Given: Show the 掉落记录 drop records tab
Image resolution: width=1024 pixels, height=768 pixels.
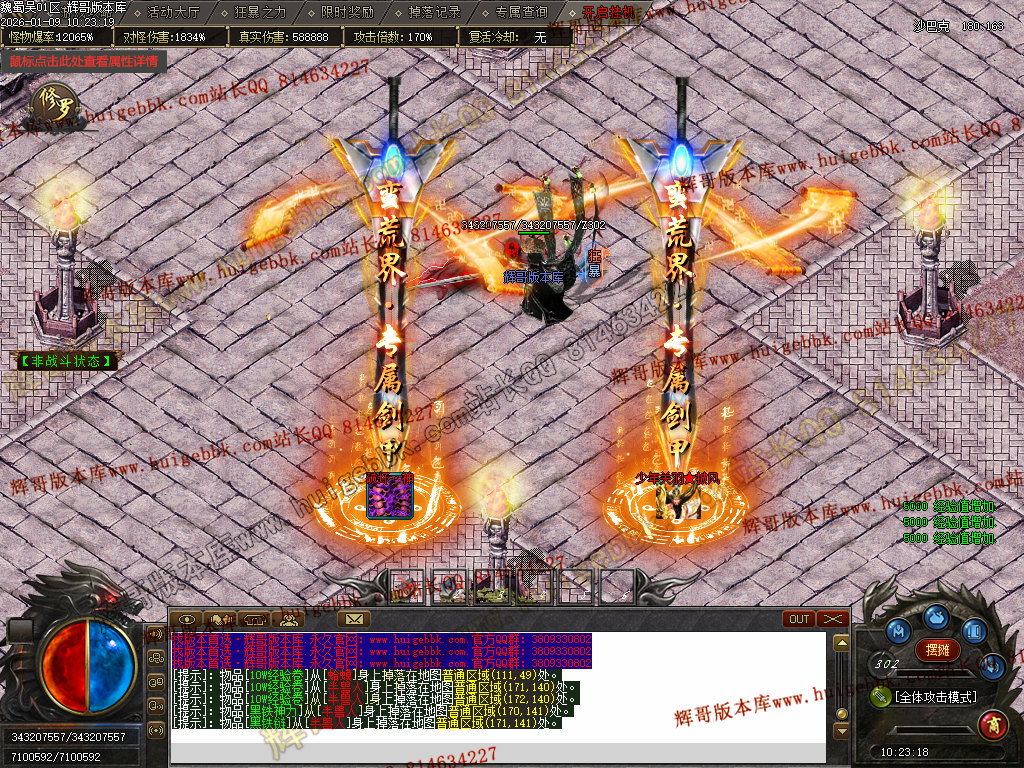Looking at the screenshot, I should (435, 13).
